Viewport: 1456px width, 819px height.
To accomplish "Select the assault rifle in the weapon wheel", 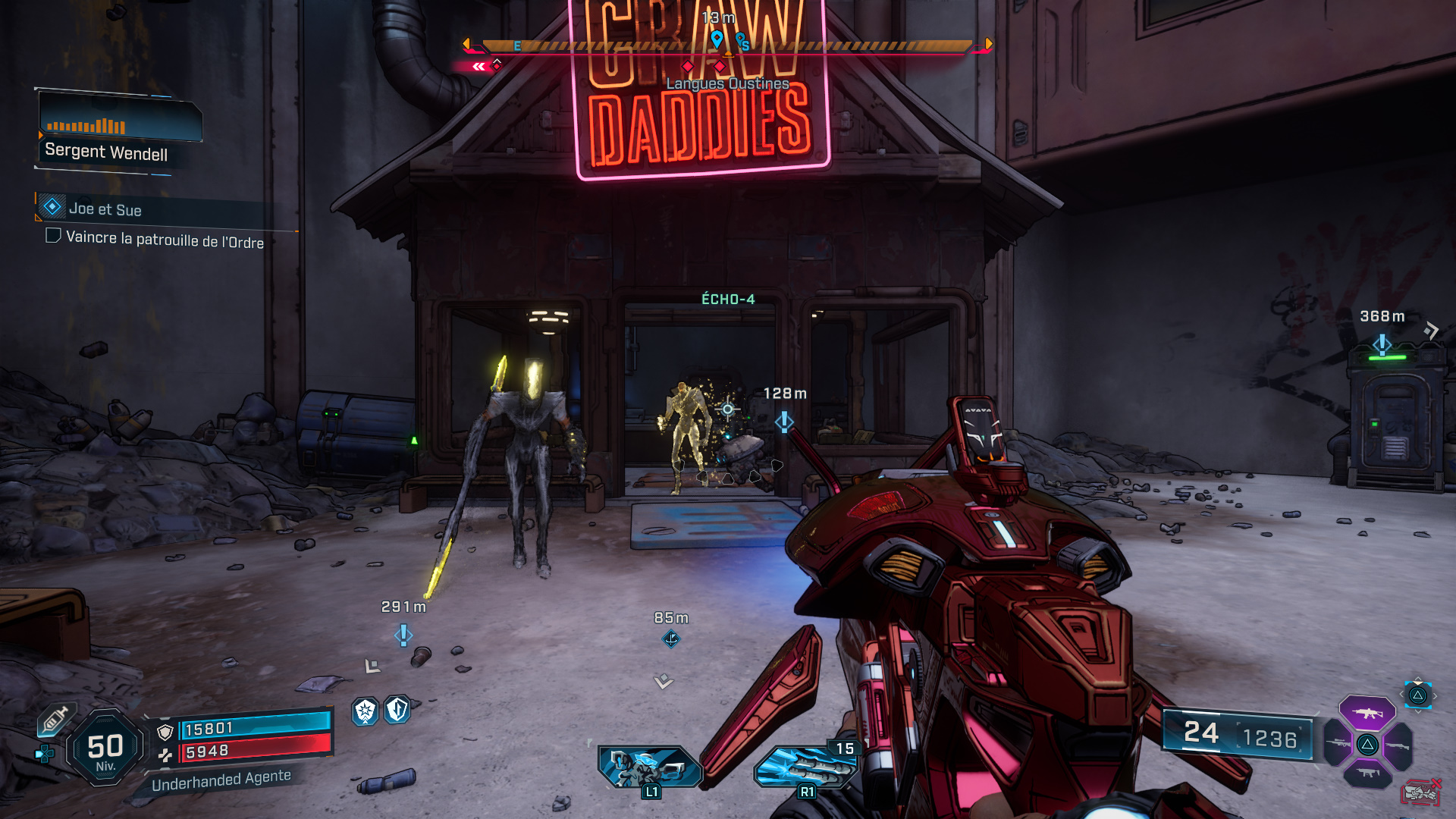I will click(1367, 714).
